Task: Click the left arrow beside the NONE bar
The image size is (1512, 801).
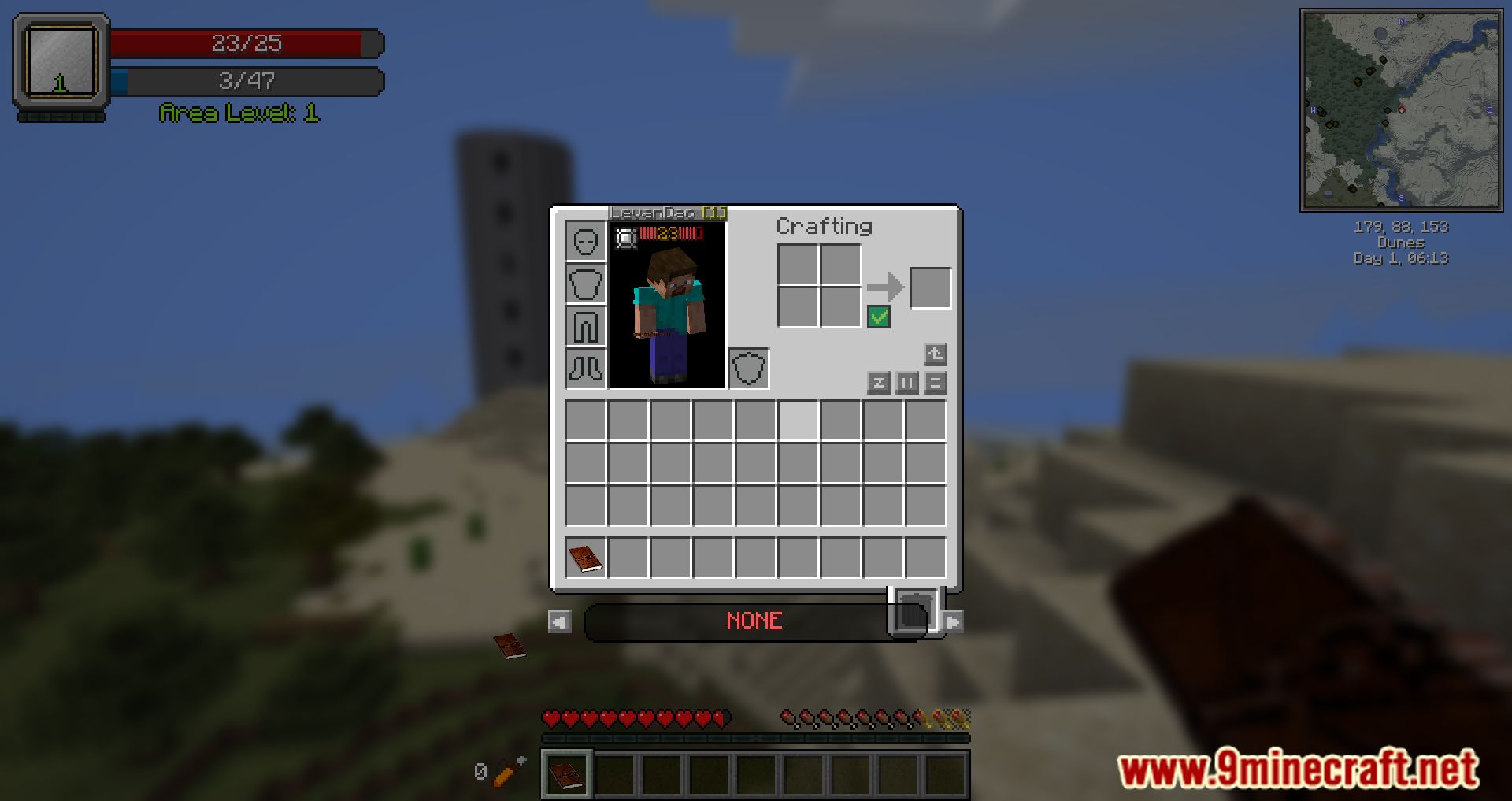Action: coord(559,621)
